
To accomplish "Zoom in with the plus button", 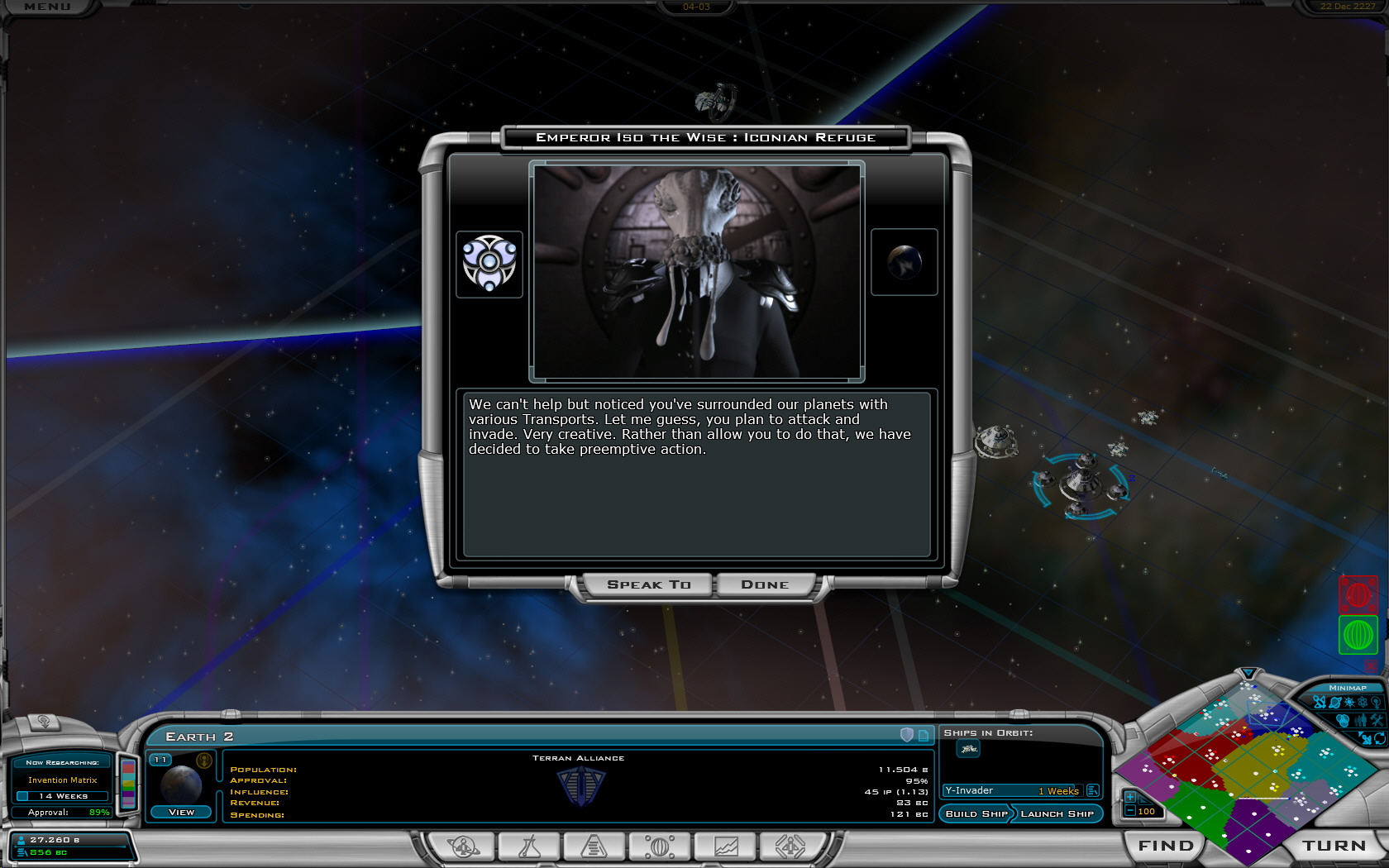I will click(1129, 797).
